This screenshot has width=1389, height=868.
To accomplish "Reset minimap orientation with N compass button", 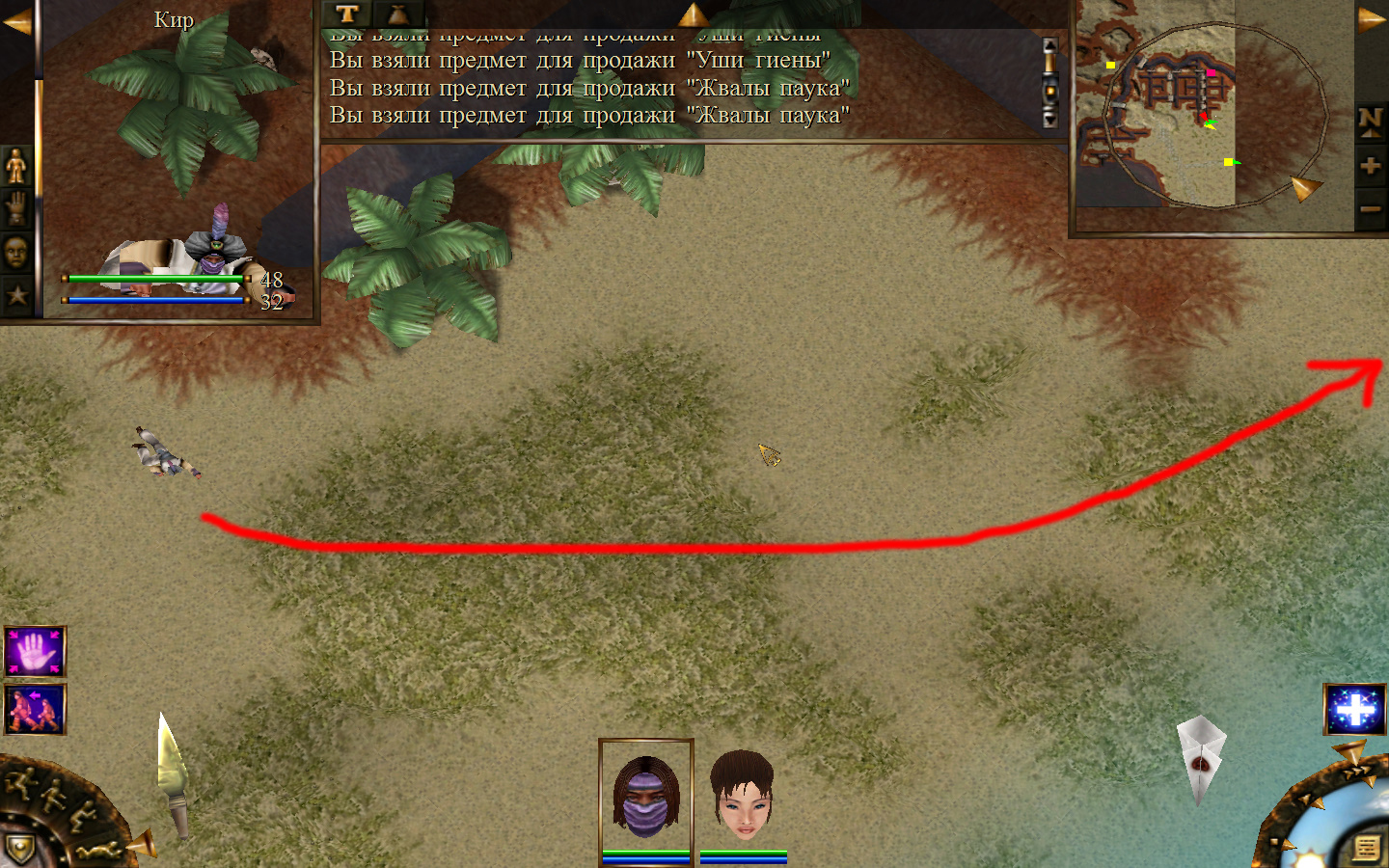I will [1370, 121].
